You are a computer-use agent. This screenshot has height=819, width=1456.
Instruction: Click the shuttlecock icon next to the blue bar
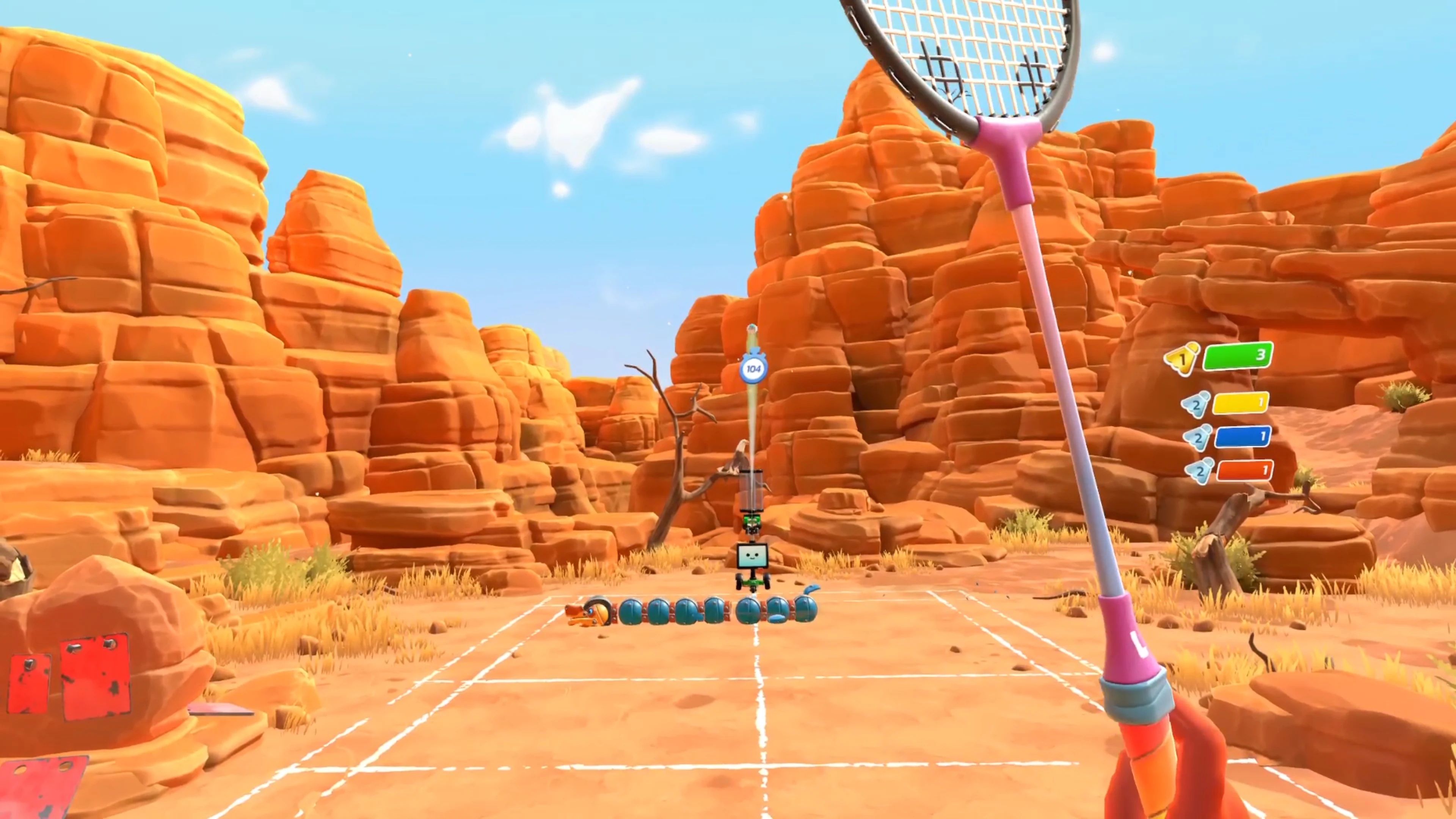[1198, 438]
